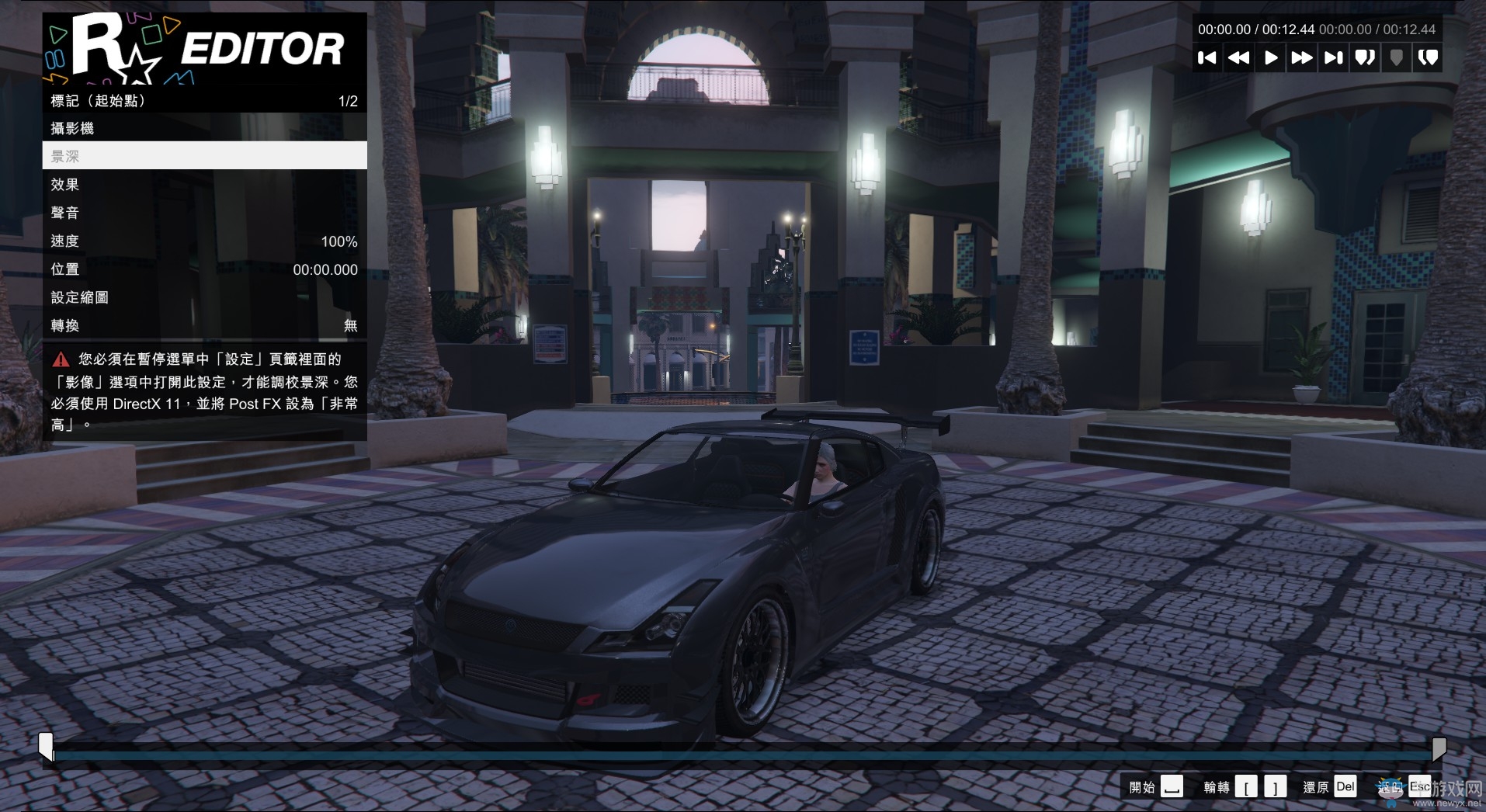Image resolution: width=1486 pixels, height=812 pixels.
Task: Click 還原 Del to restore defaults
Action: tap(1329, 786)
